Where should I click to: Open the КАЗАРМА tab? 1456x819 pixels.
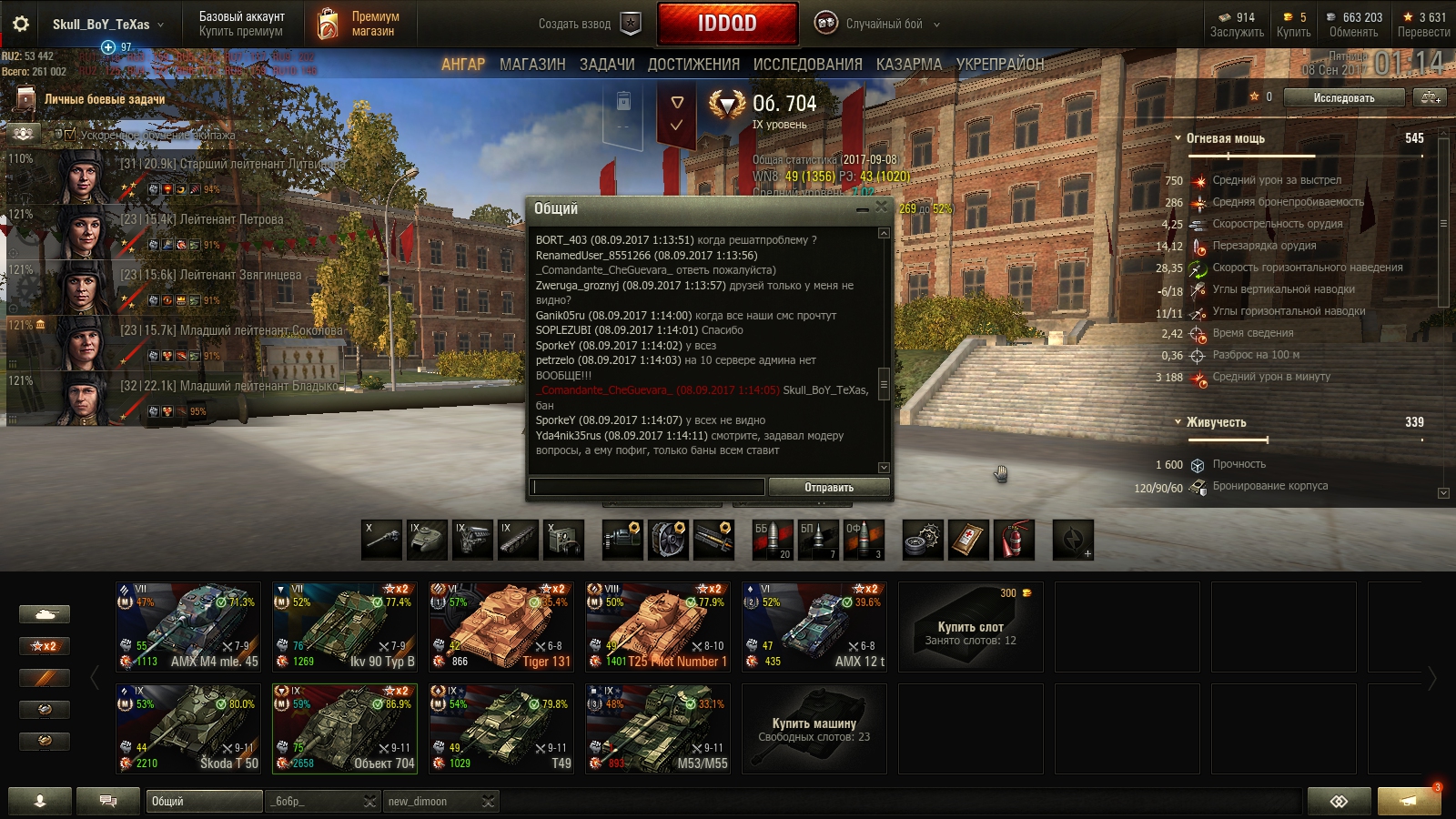908,65
